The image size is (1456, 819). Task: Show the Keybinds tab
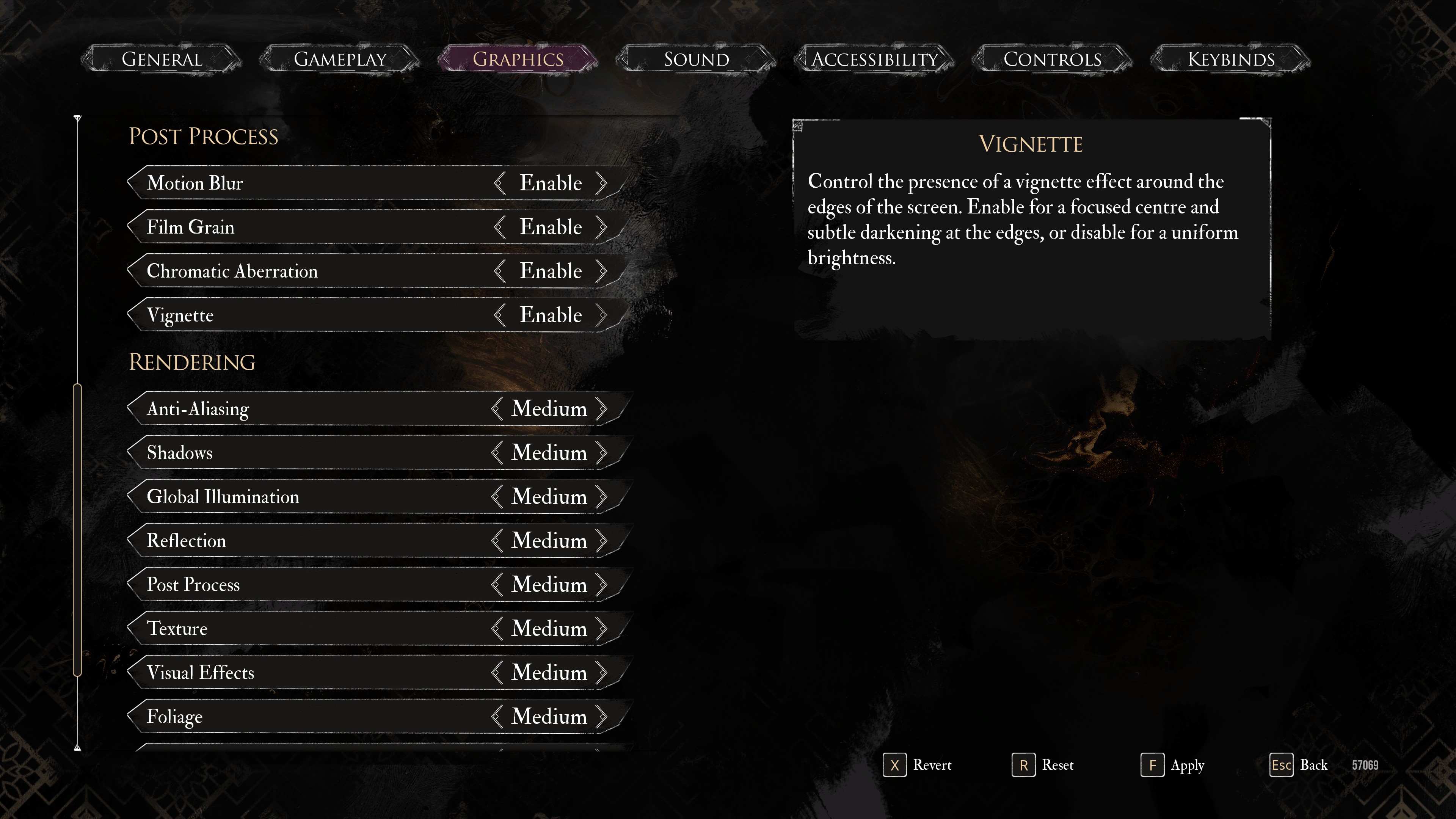coord(1230,60)
